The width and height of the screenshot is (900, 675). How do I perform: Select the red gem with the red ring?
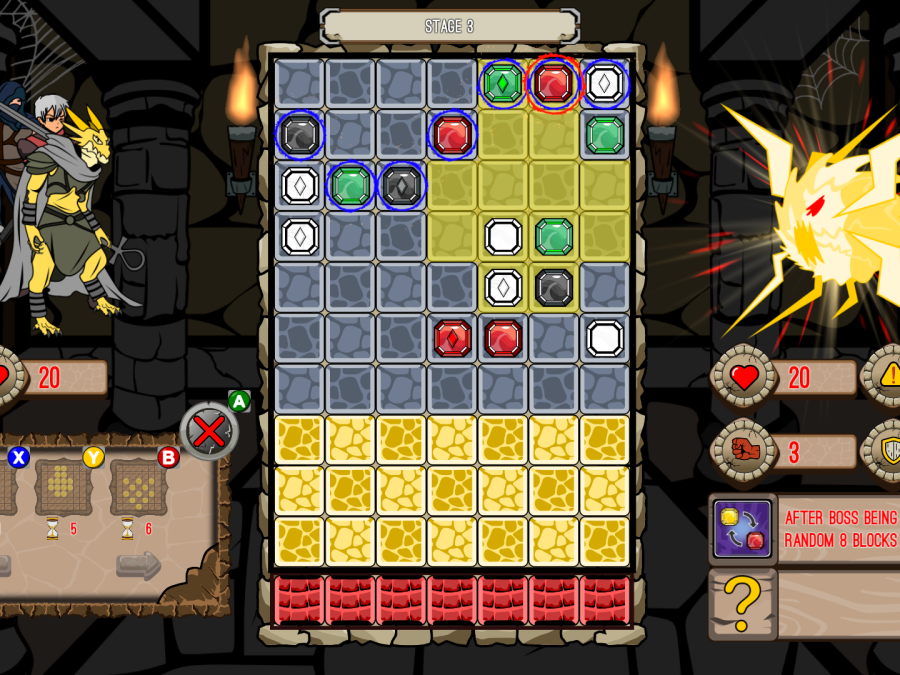[x=554, y=83]
